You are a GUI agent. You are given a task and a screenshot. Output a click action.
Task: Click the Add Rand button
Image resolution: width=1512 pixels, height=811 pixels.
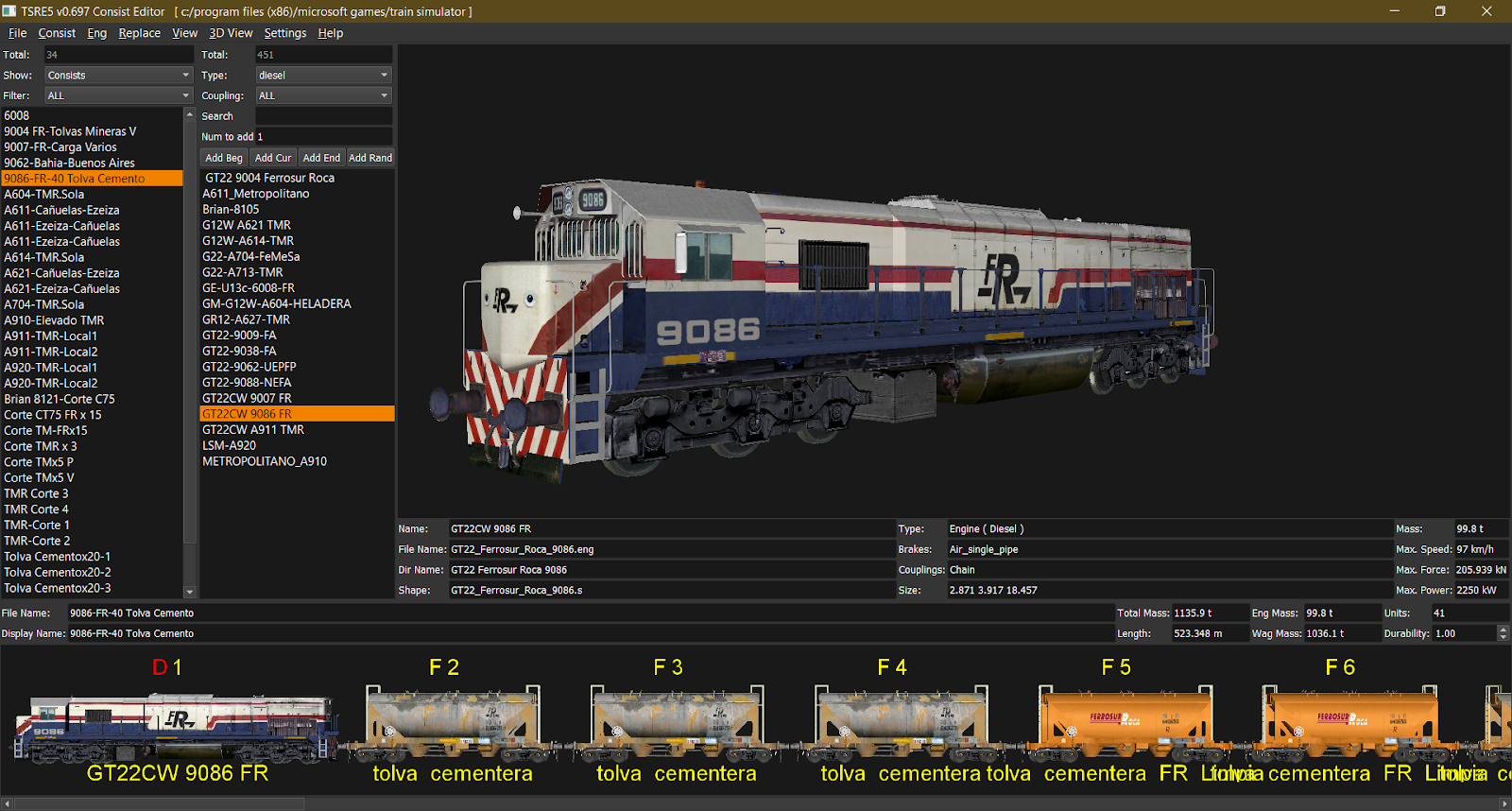370,157
